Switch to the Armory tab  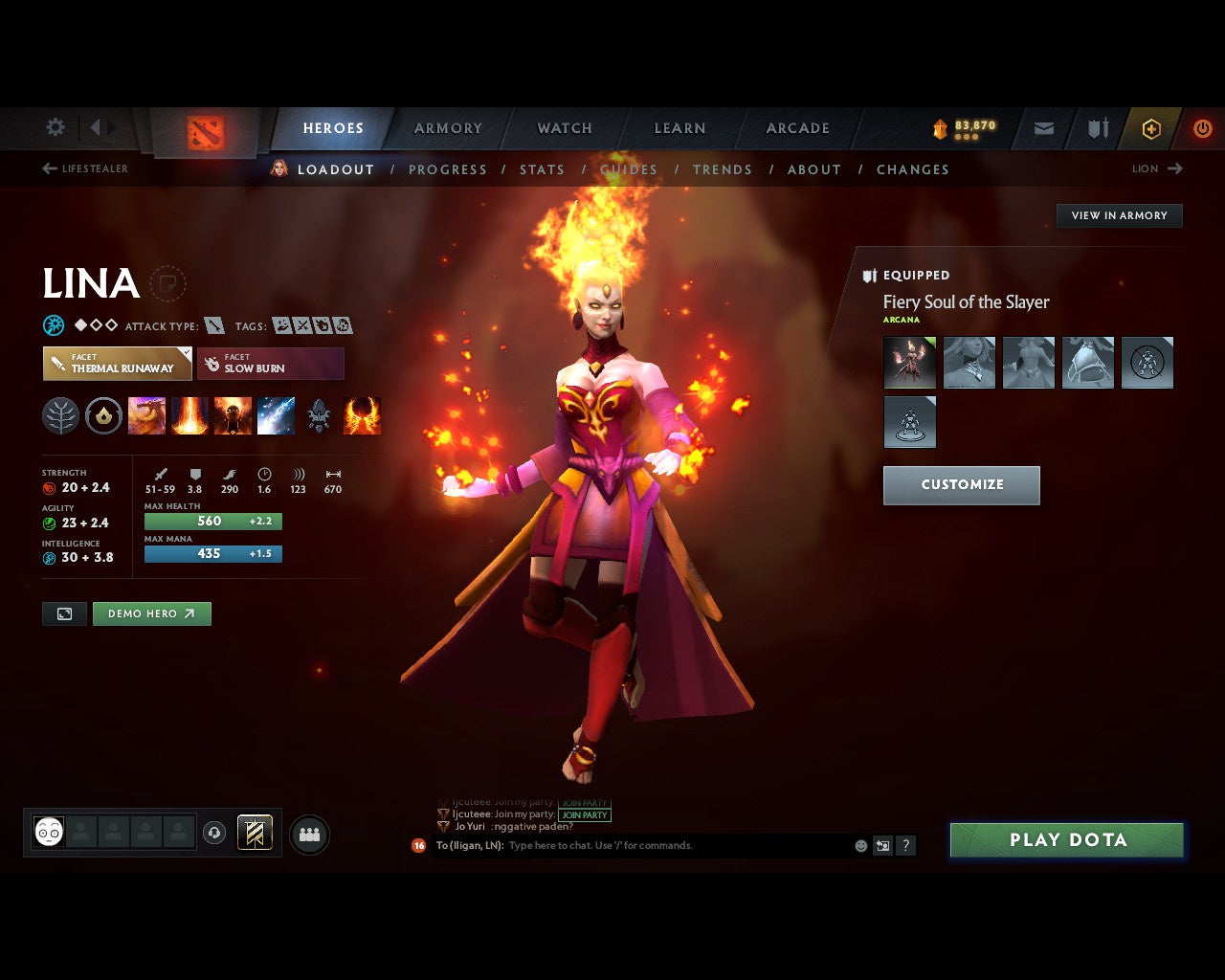448,128
